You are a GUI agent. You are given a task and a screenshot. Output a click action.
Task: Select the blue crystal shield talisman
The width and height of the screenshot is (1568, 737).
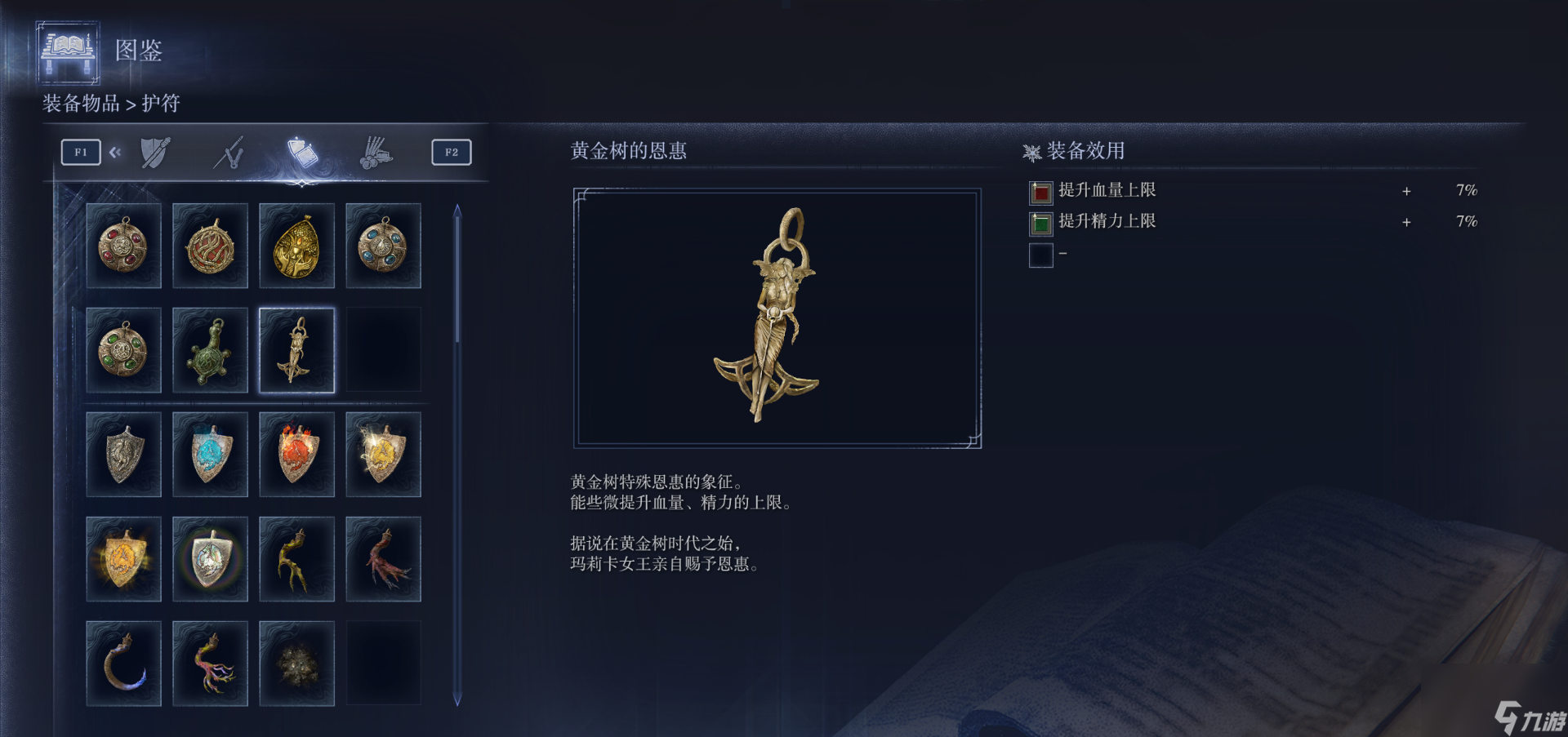point(210,454)
